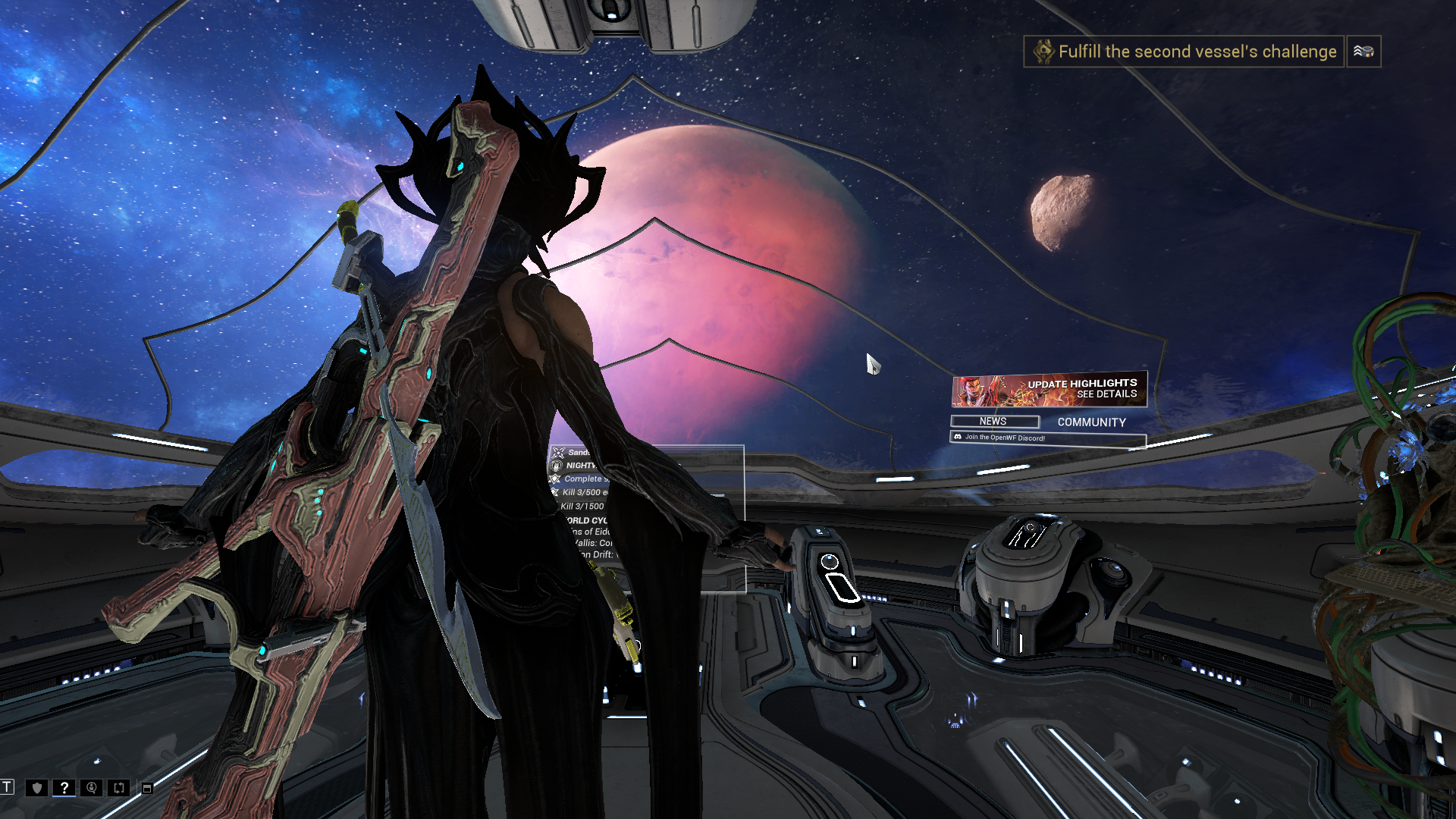Image resolution: width=1456 pixels, height=819 pixels.
Task: Click the T chat button in the corner
Action: 8,786
